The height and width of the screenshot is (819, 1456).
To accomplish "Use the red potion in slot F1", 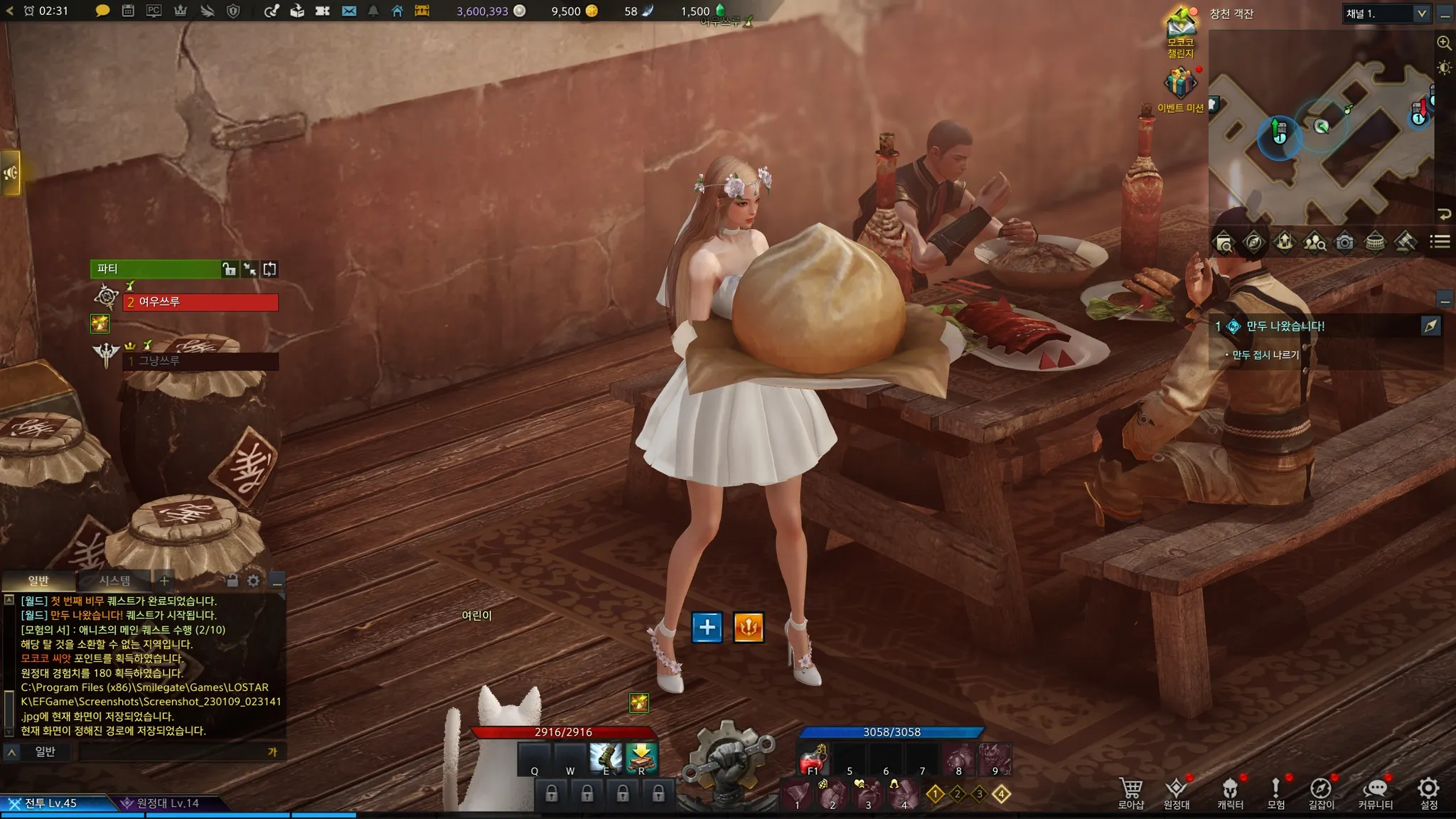I will coord(813,761).
